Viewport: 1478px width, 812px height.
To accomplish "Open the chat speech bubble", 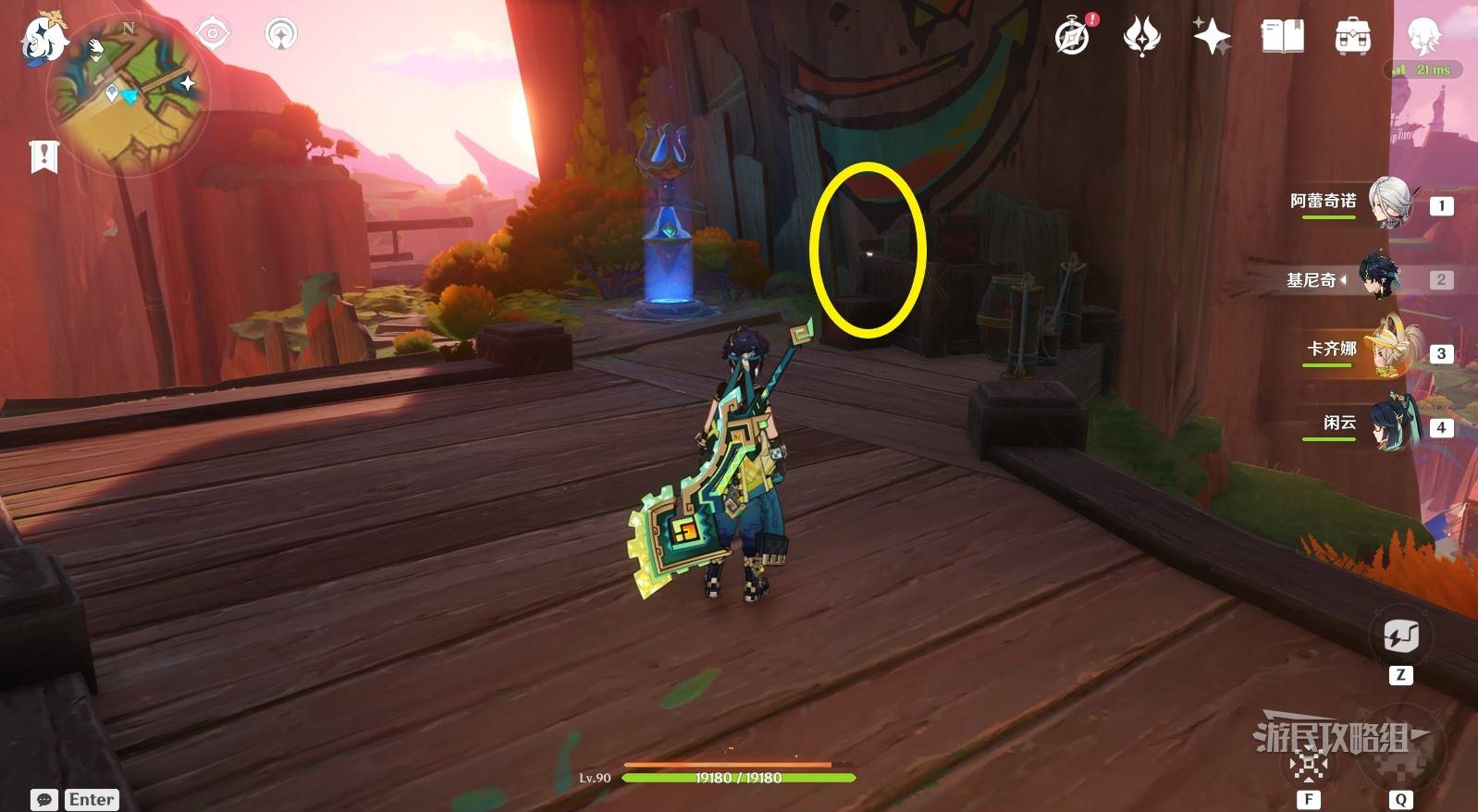I will (x=43, y=799).
